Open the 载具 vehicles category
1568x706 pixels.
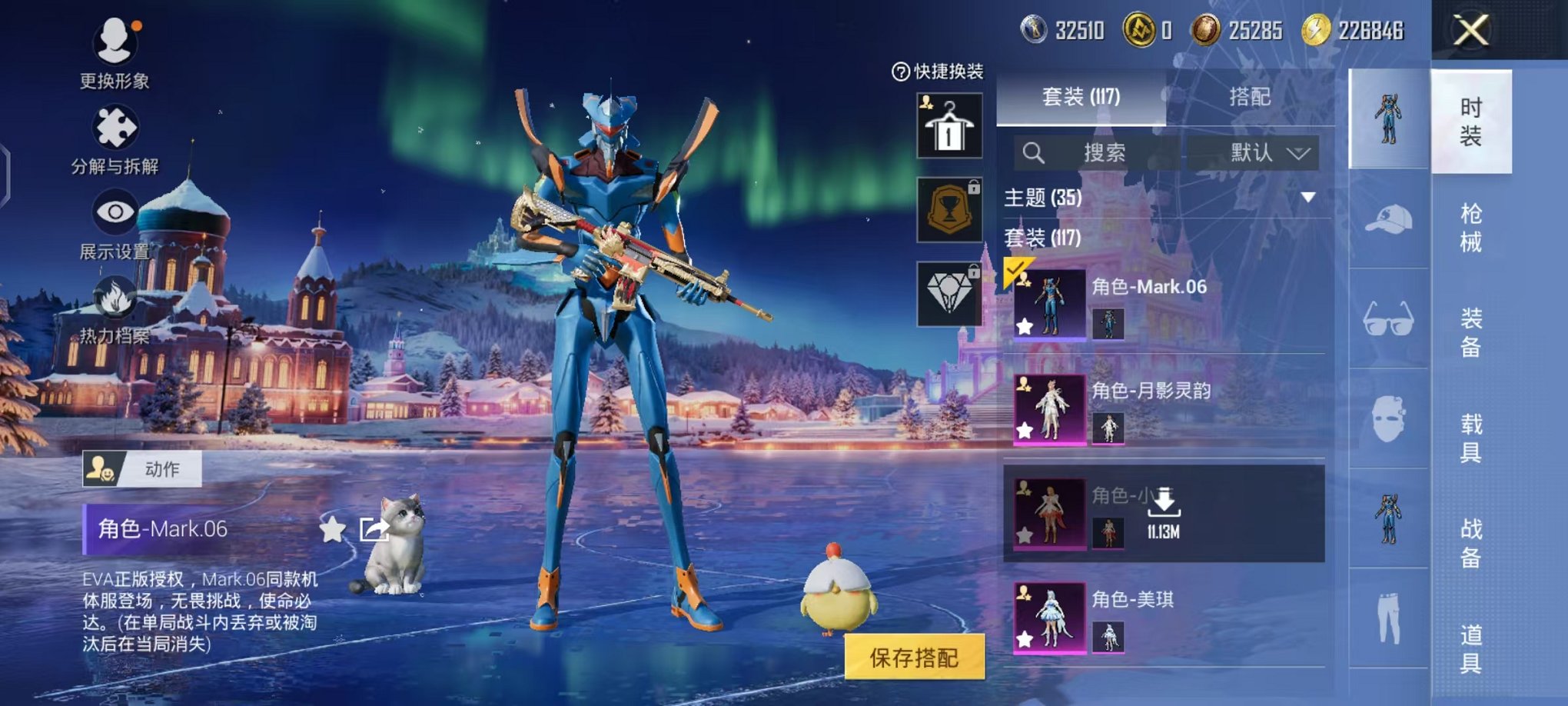[1470, 438]
